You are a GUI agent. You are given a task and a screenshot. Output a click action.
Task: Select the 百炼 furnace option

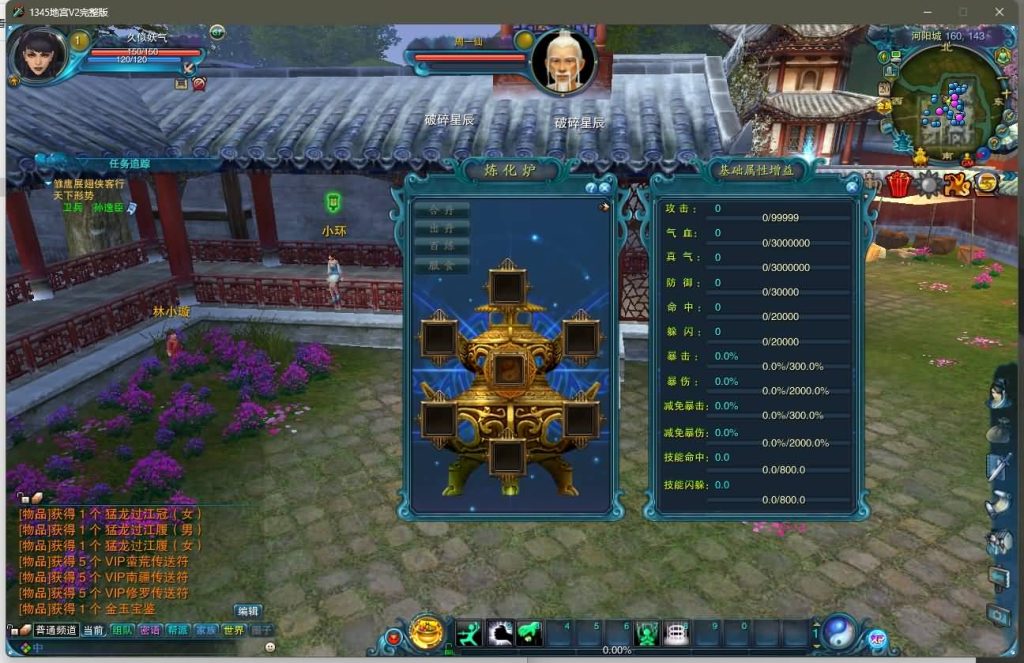click(x=441, y=246)
